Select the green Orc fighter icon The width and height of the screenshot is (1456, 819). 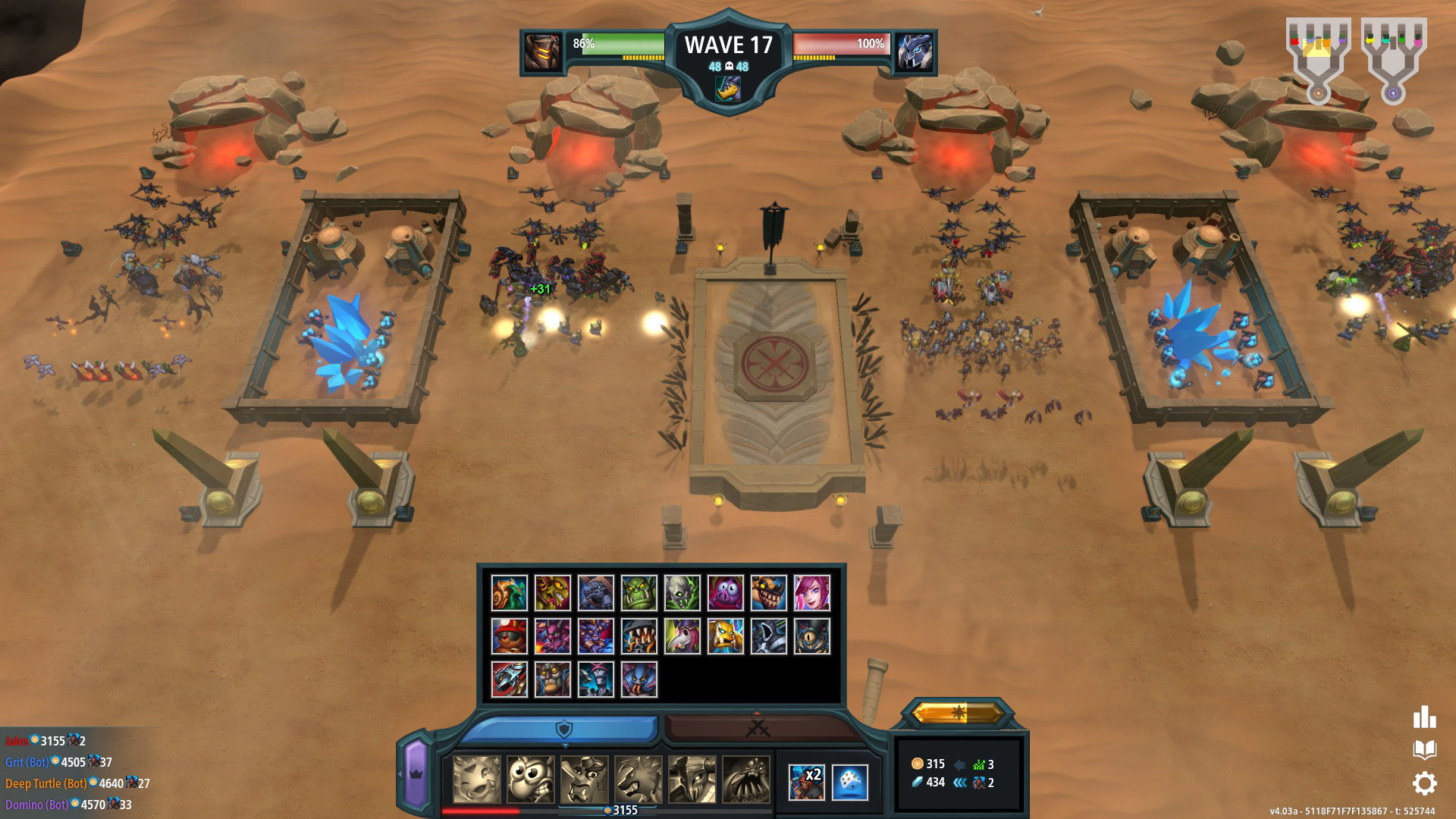click(639, 592)
